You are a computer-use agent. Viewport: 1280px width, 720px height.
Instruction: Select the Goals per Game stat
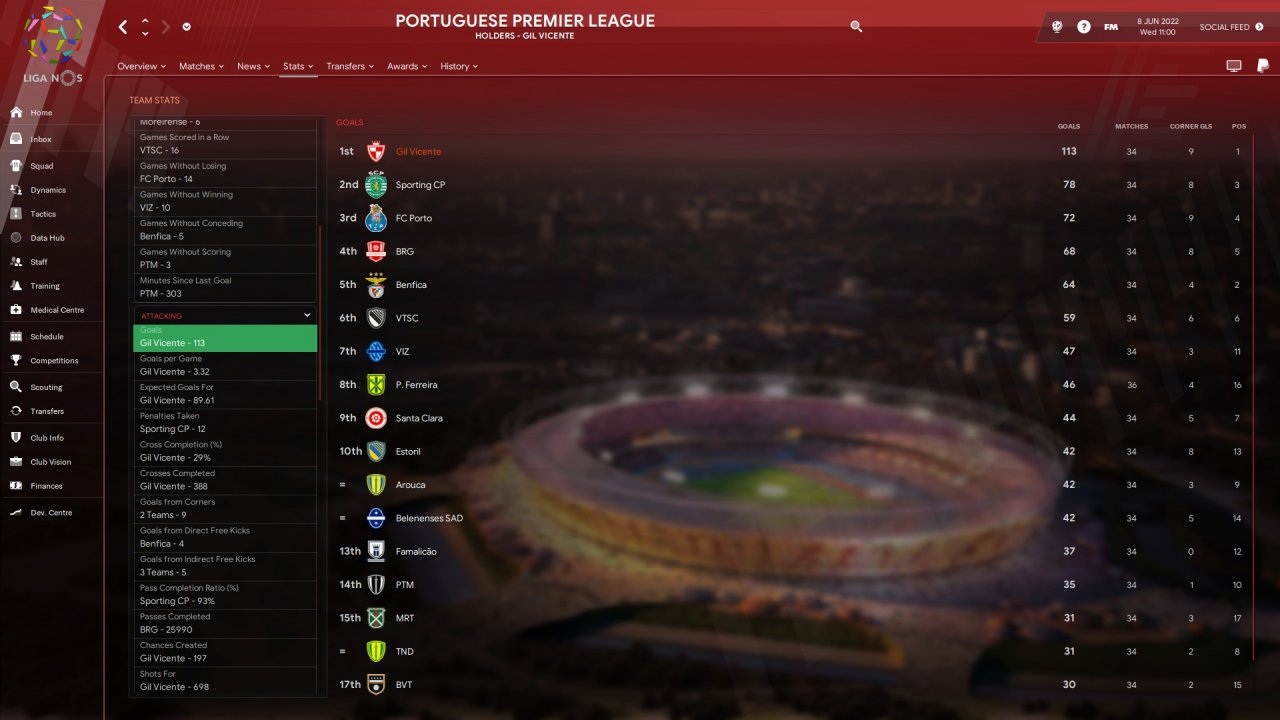click(x=225, y=365)
